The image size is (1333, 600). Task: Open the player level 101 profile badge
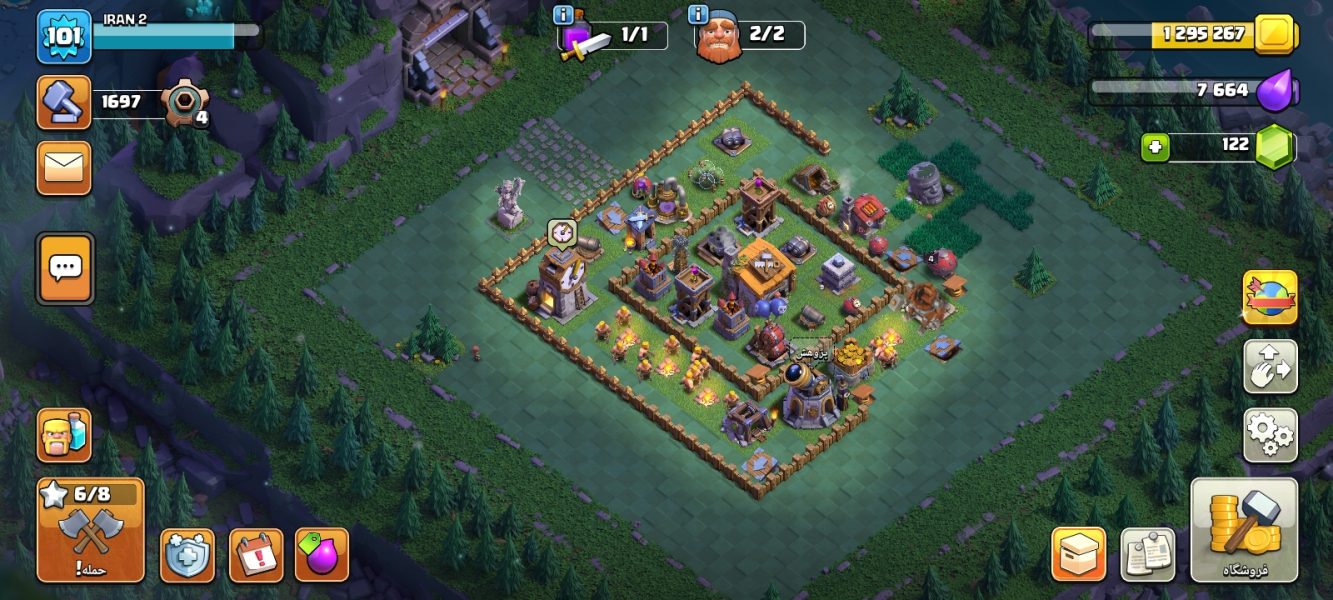pyautogui.click(x=65, y=35)
